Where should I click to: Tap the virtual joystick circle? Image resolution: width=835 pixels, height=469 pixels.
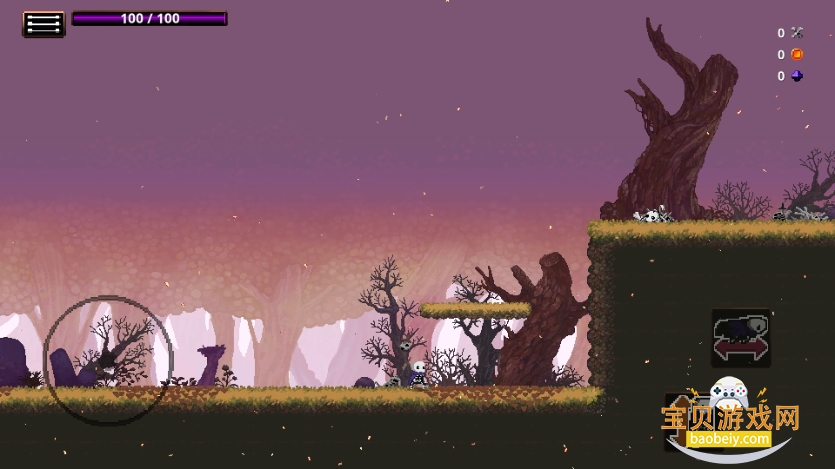(108, 357)
